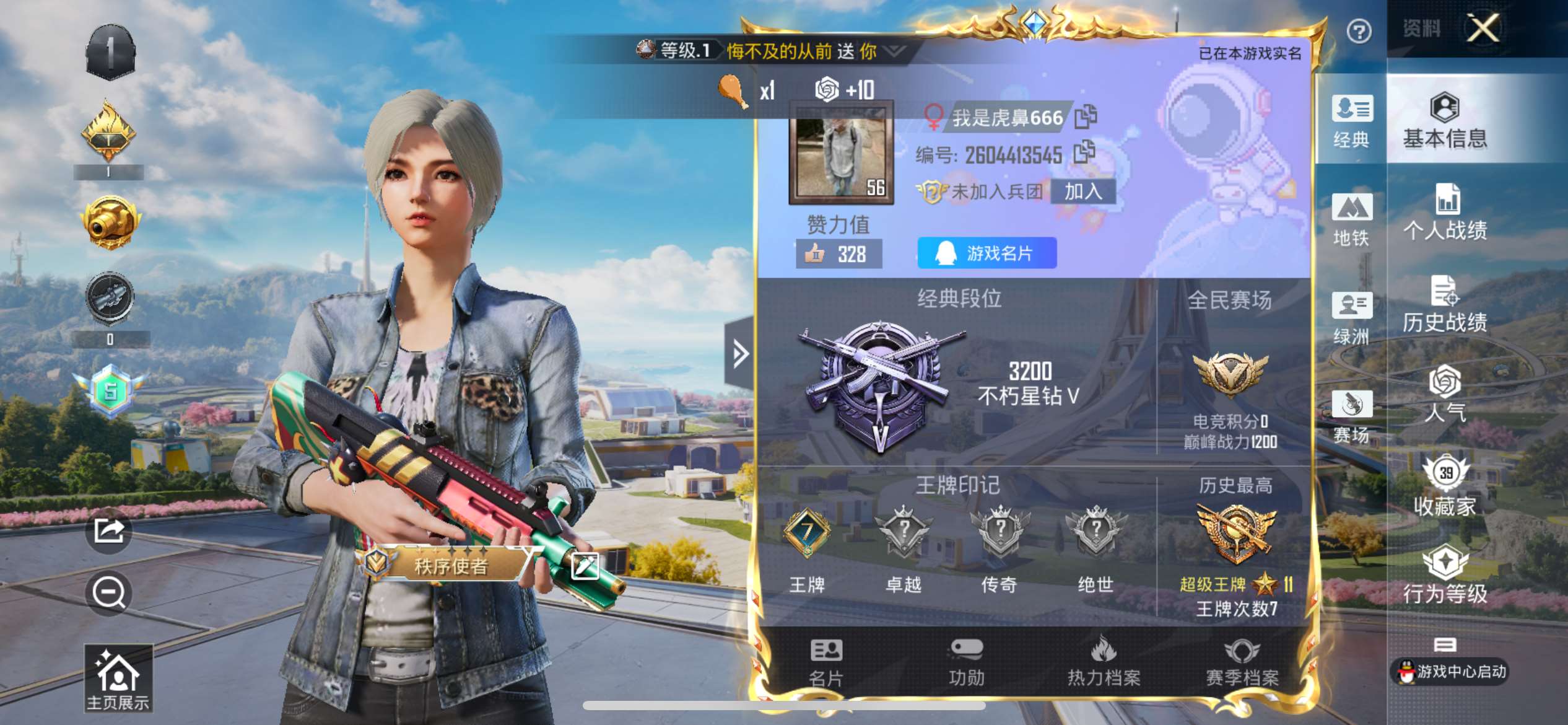1568x725 pixels.
Task: Tap 加入 to join a clan
Action: tap(1083, 191)
